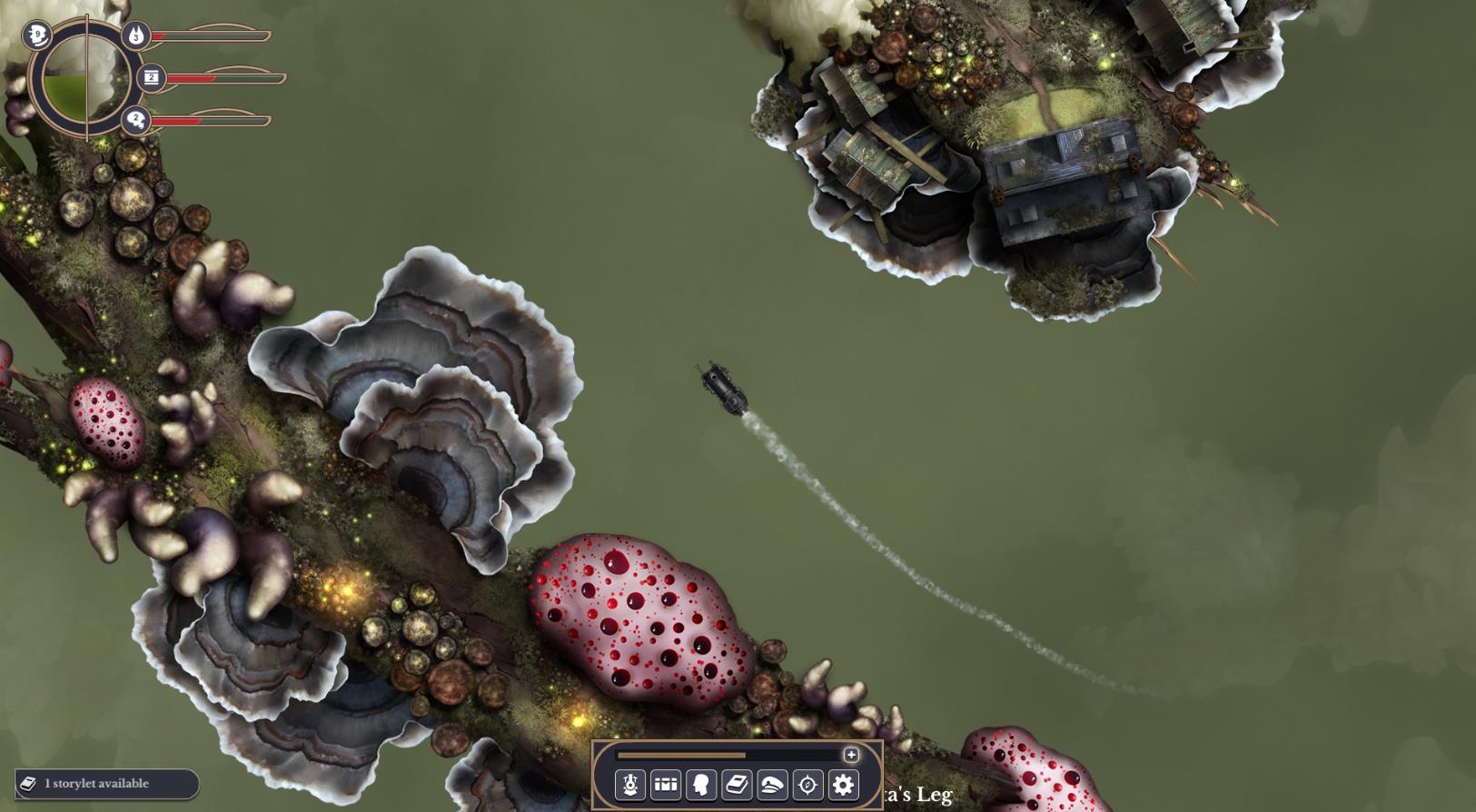Open the compass chart icon
This screenshot has height=812, width=1476.
pyautogui.click(x=807, y=785)
